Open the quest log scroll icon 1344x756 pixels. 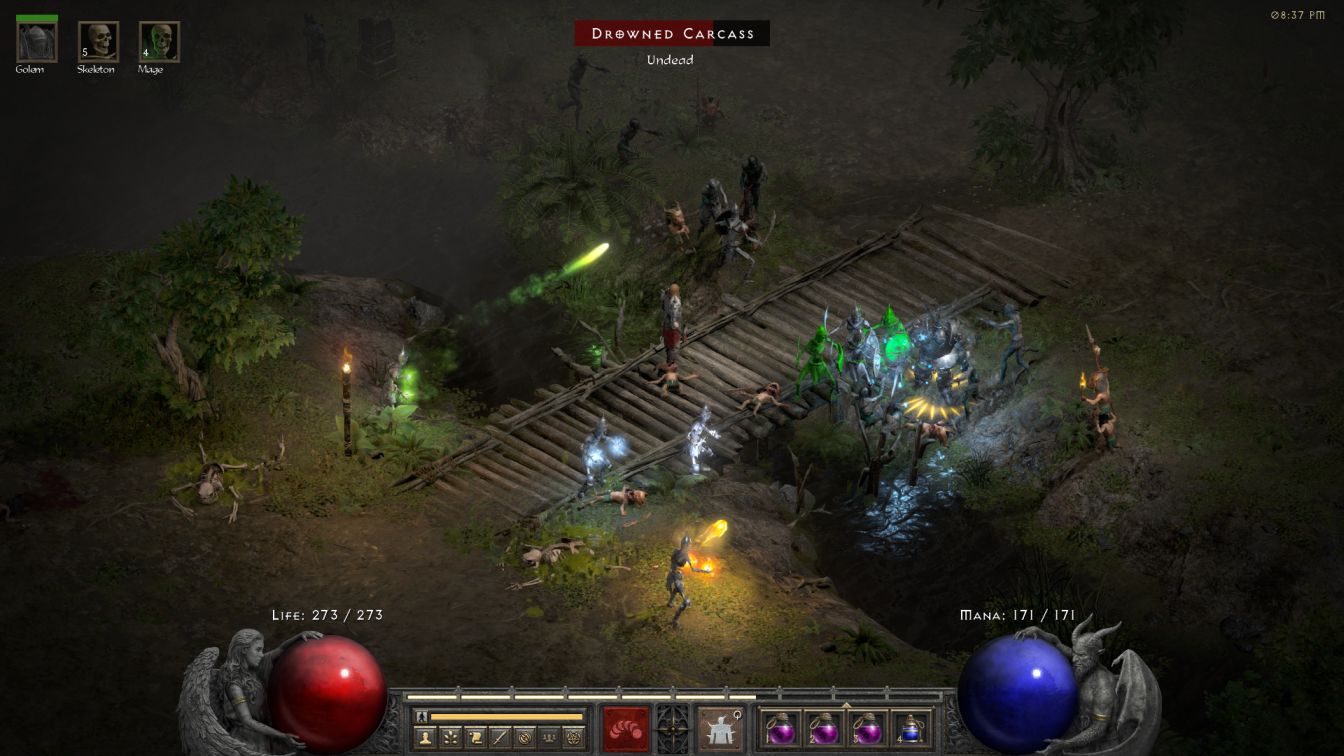point(476,737)
